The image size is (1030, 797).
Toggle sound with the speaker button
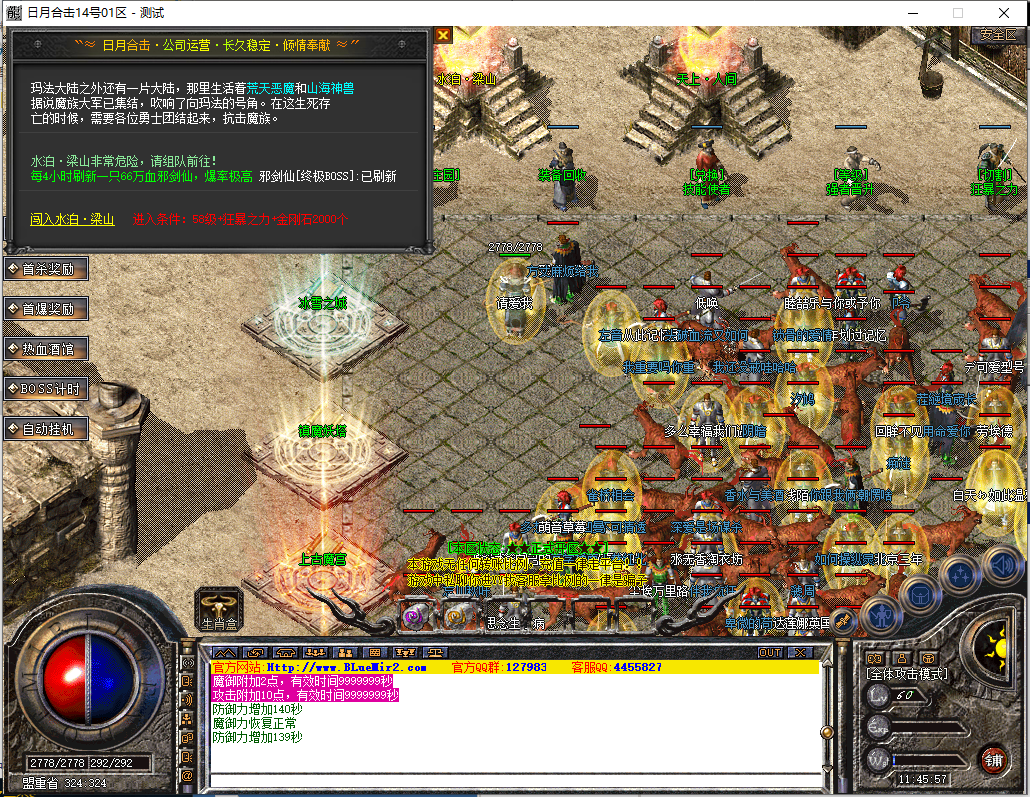click(999, 564)
